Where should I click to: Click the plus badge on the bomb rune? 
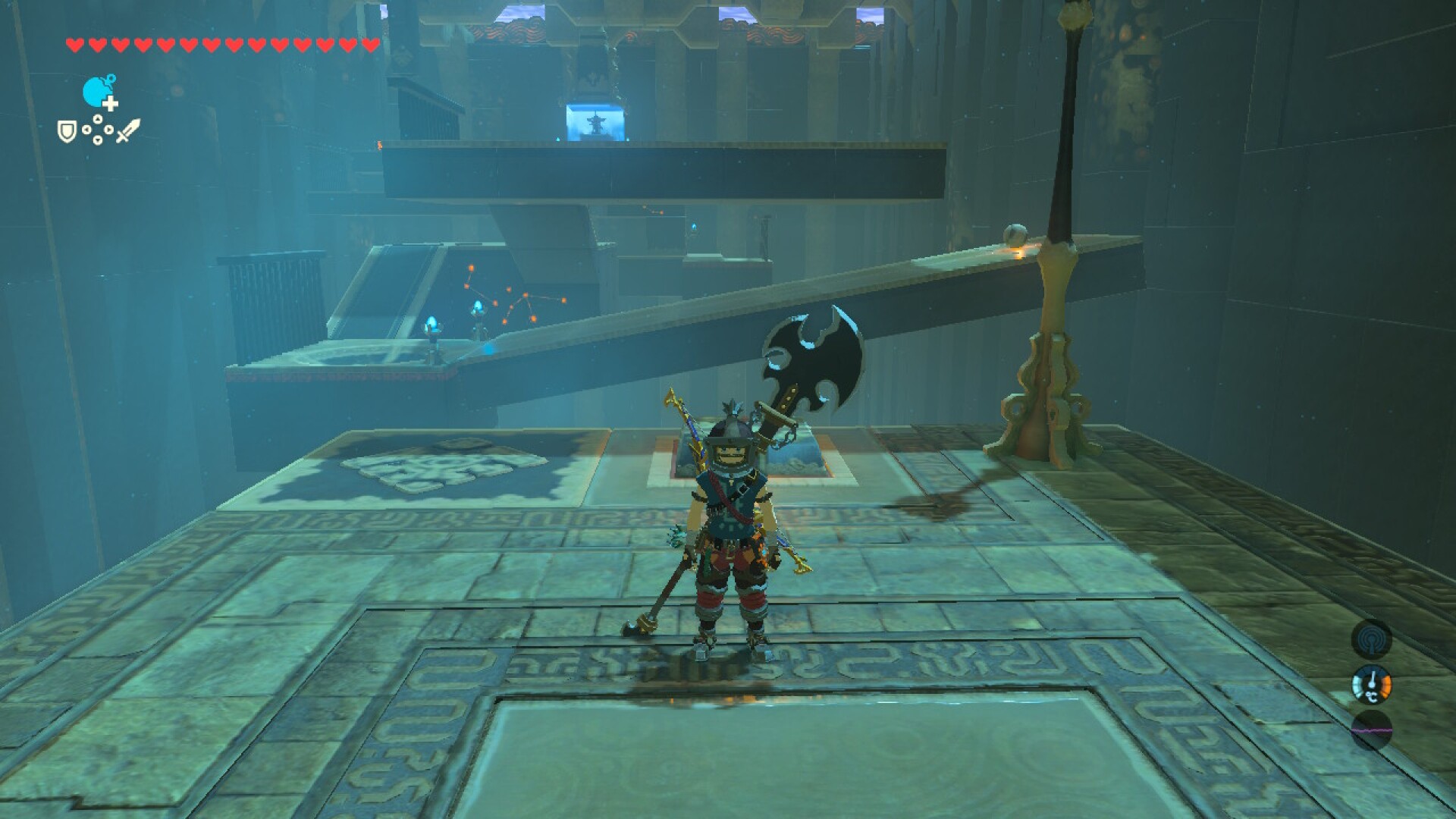click(110, 103)
